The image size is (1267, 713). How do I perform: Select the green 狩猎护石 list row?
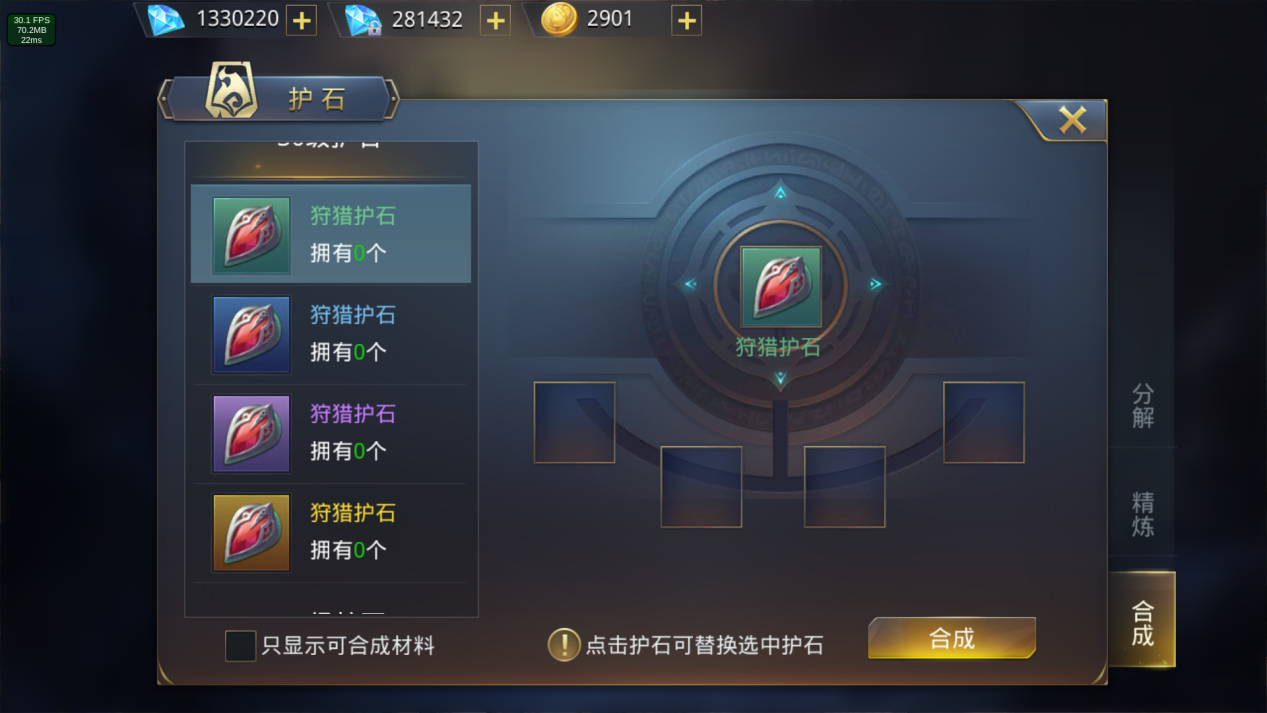coord(331,234)
